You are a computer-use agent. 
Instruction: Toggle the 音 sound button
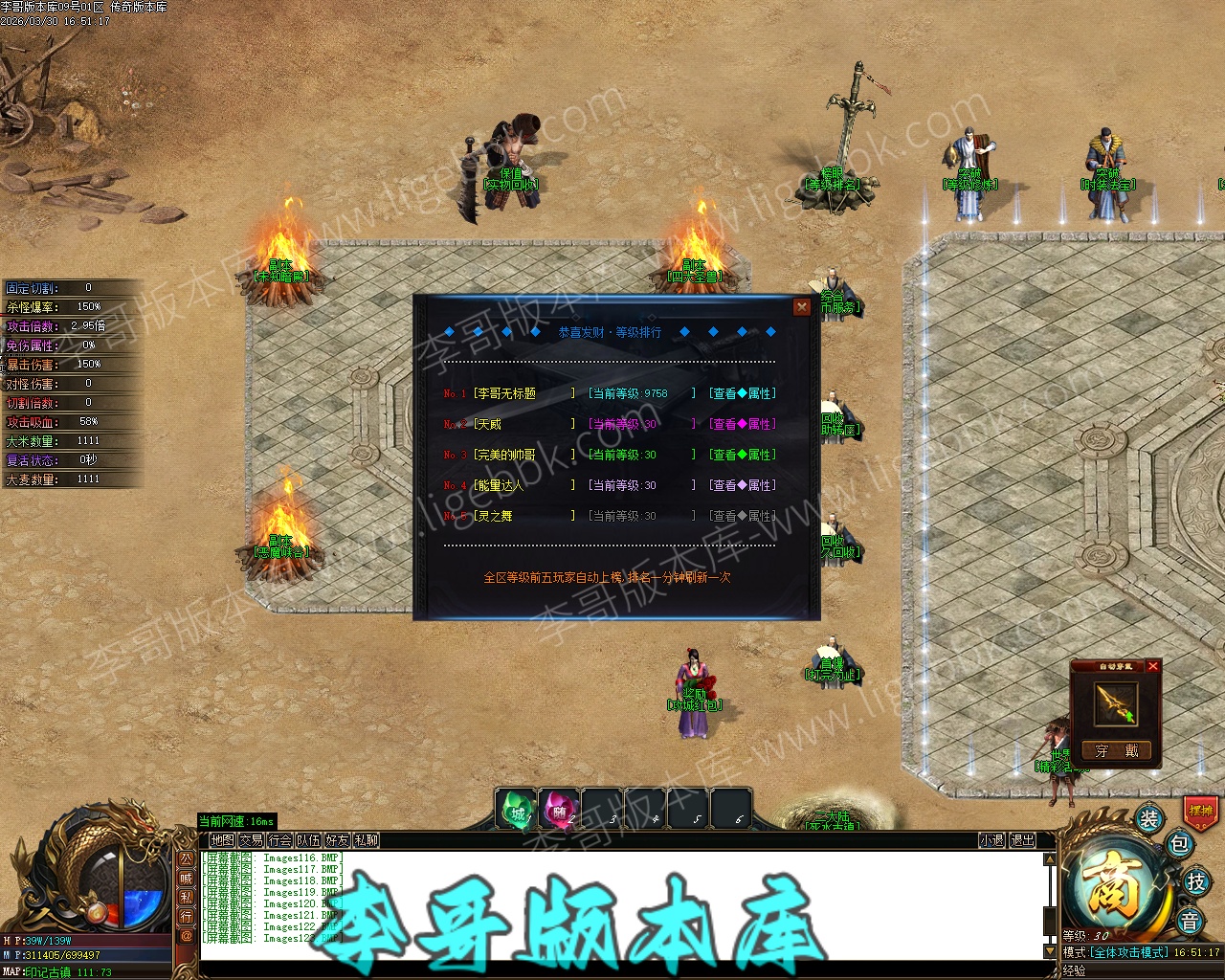pyautogui.click(x=1190, y=922)
